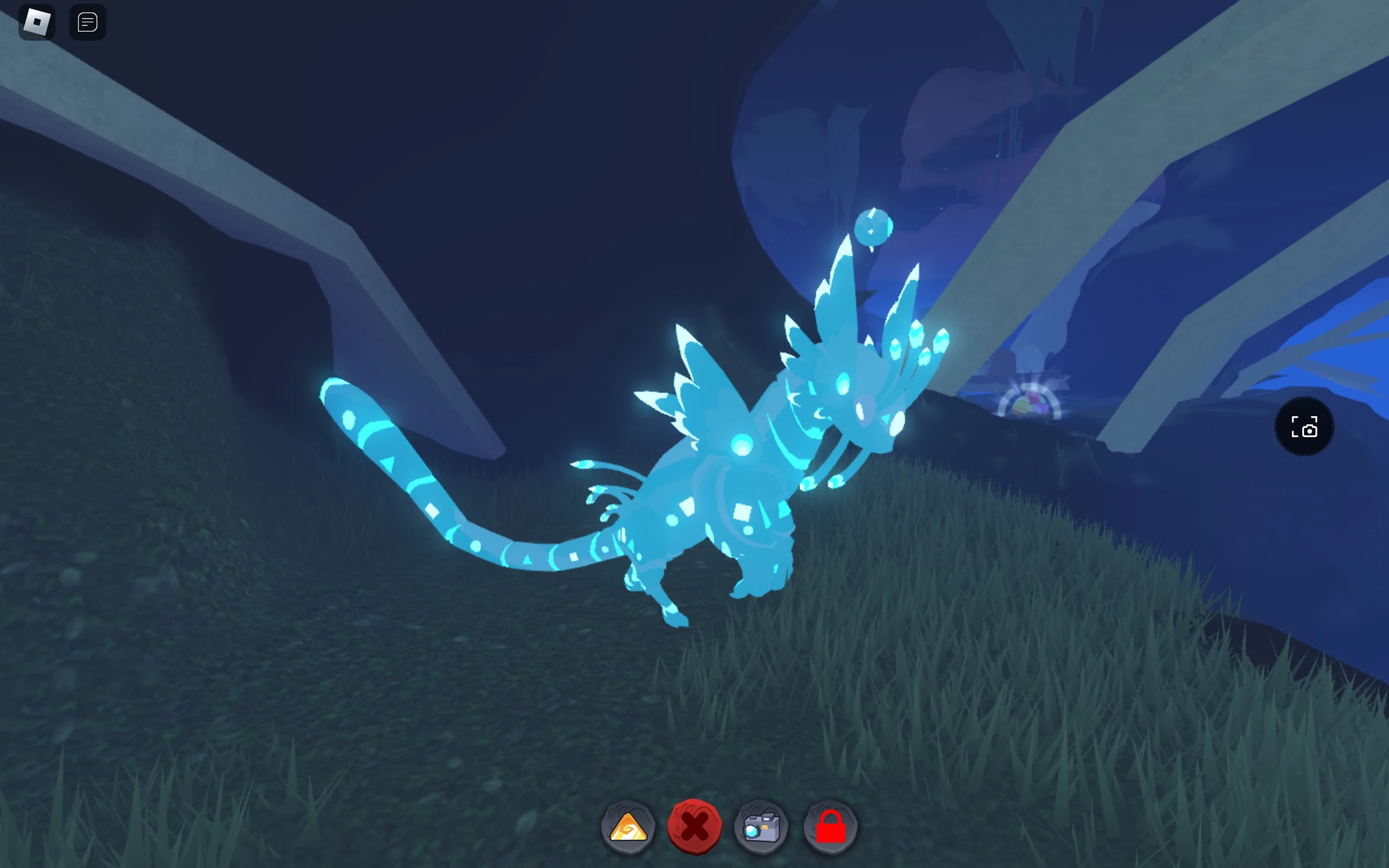Click the screenshot capture button on right edge
The height and width of the screenshot is (868, 1389).
coord(1304,426)
